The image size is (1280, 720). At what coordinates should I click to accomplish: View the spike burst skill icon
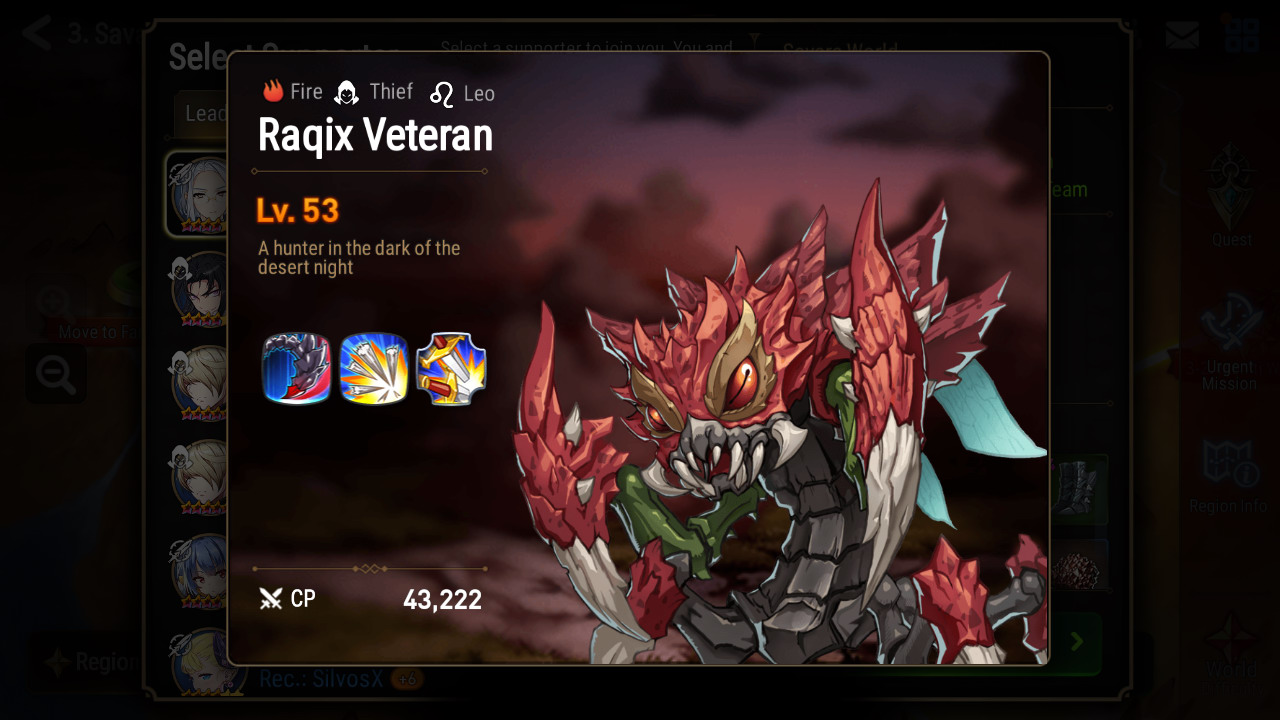pyautogui.click(x=374, y=369)
